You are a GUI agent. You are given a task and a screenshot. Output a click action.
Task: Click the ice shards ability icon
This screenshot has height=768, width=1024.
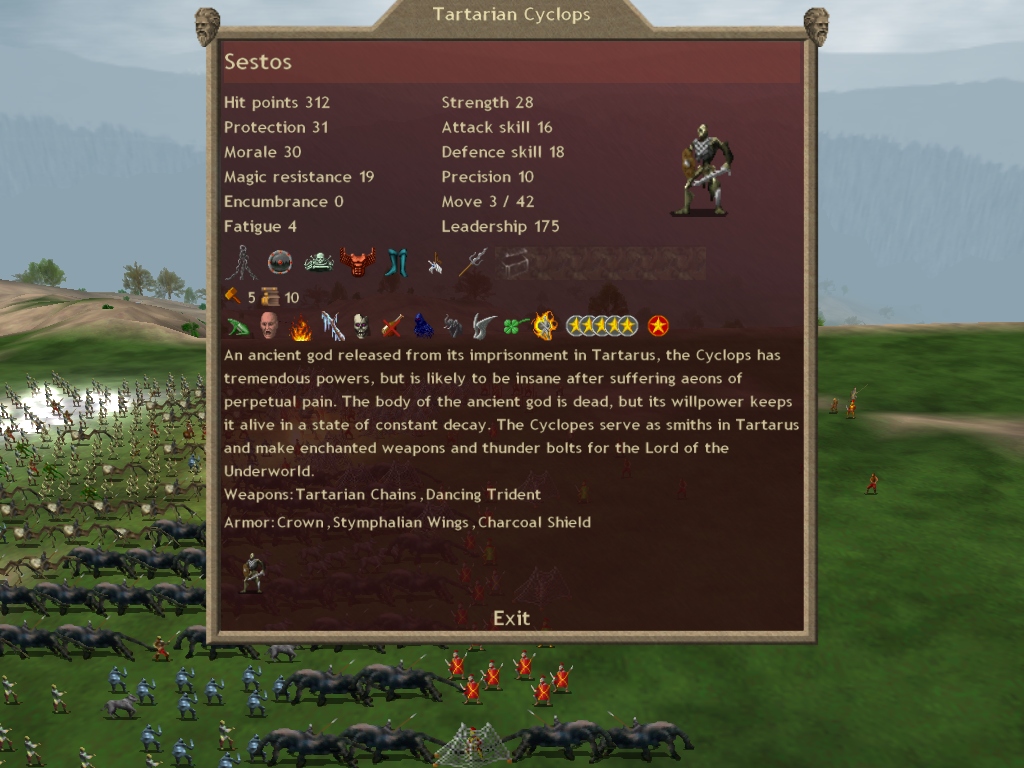click(x=331, y=326)
